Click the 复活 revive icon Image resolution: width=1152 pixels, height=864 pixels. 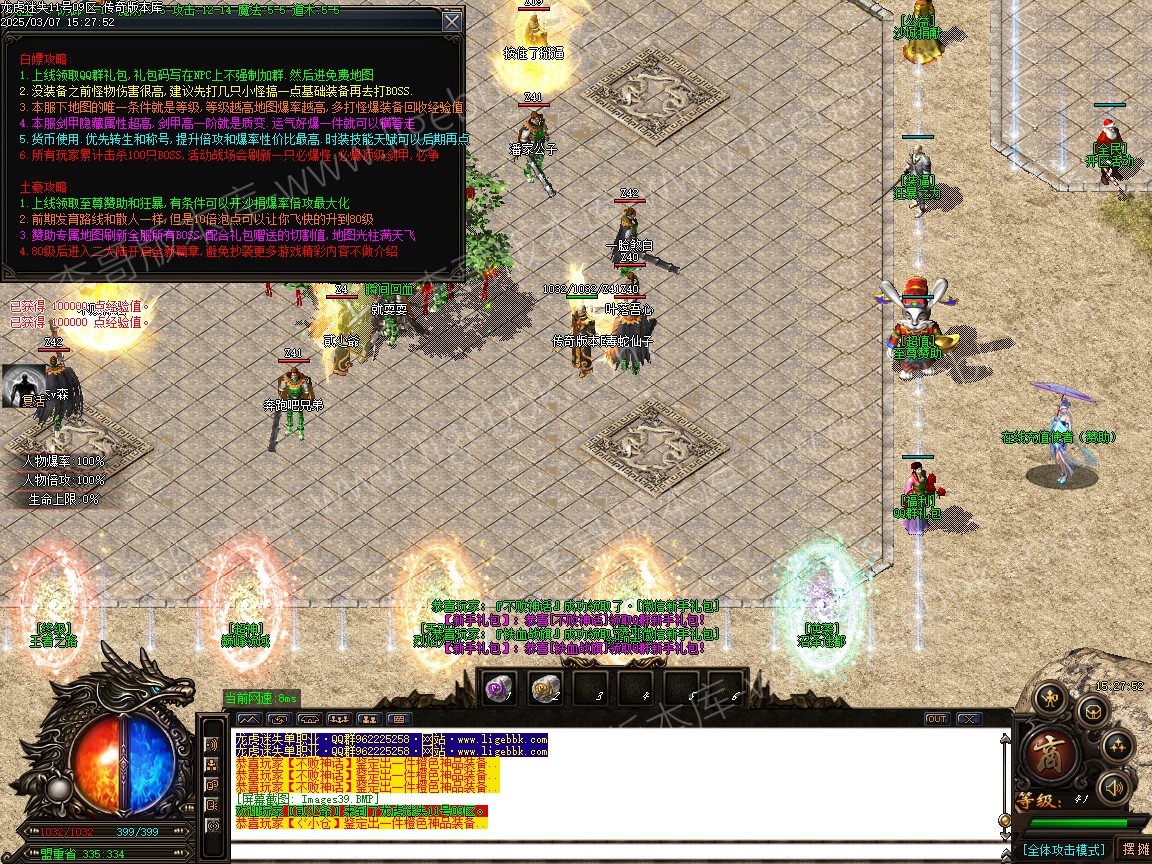[24, 387]
